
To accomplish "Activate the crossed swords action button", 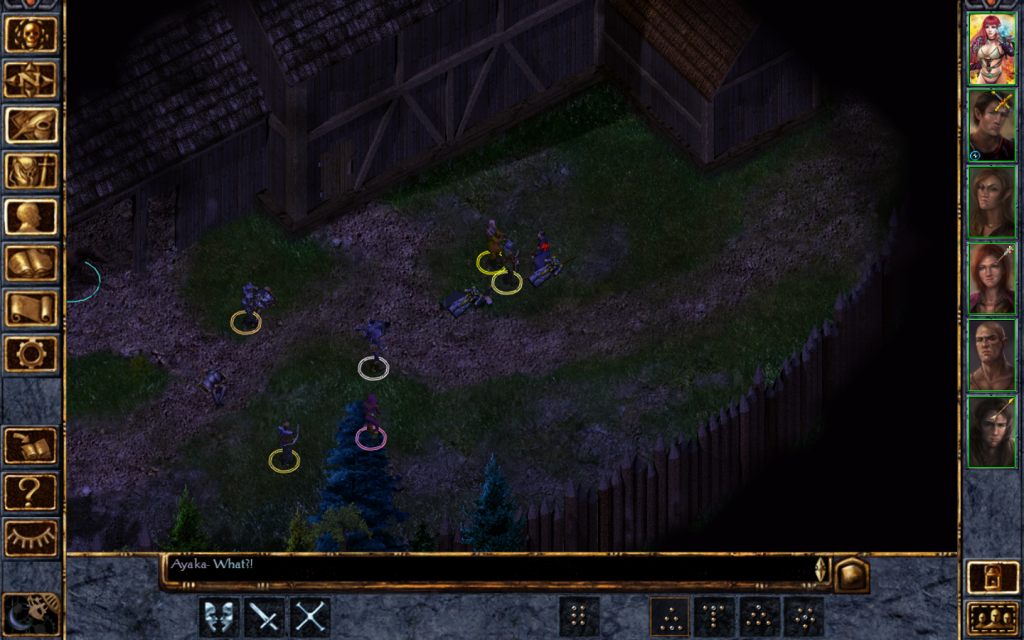I will coord(310,617).
